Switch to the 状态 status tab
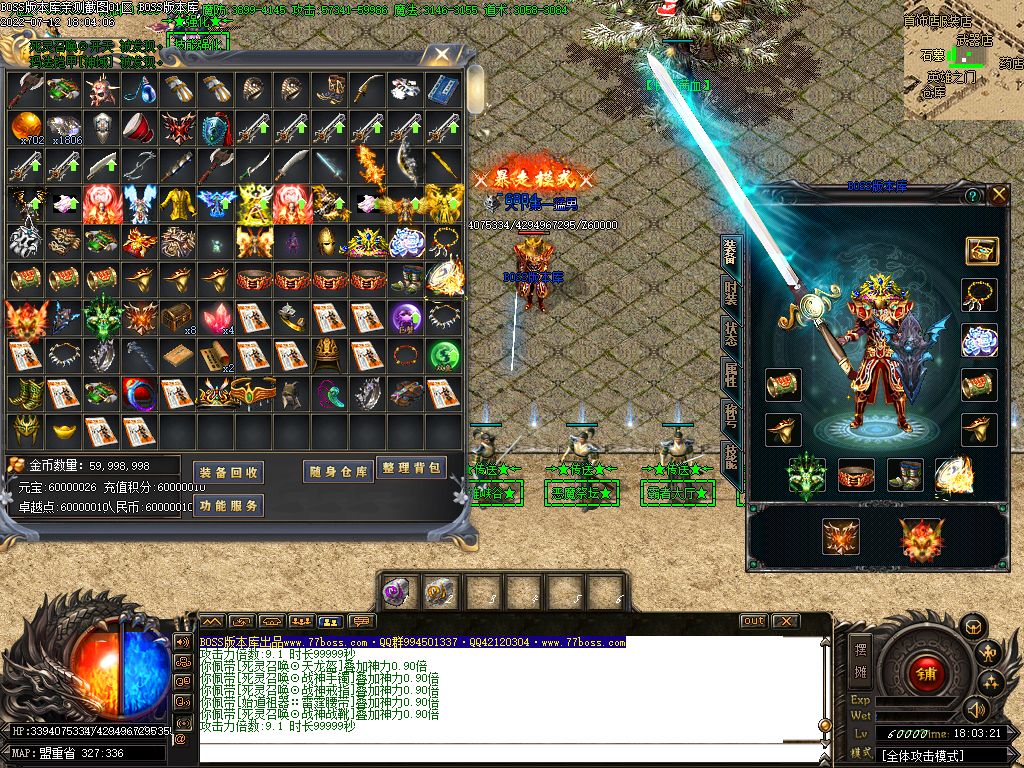Viewport: 1024px width, 768px height. pos(730,334)
